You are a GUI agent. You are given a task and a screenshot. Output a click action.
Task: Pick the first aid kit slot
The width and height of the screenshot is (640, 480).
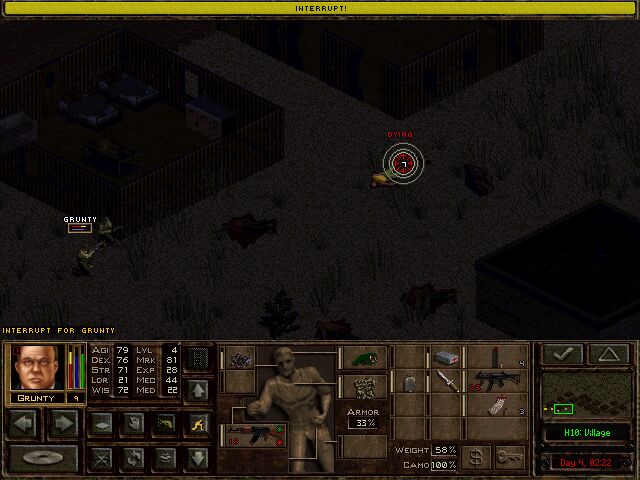(447, 357)
